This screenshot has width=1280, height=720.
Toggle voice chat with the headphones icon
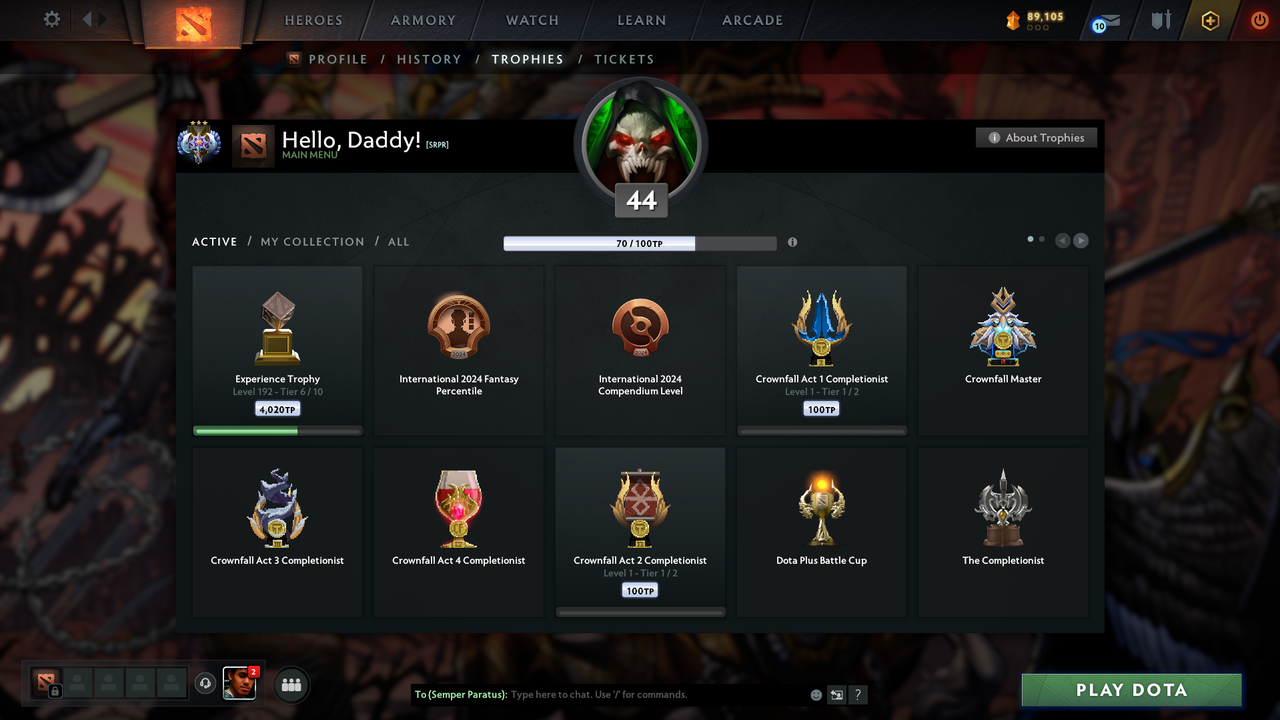point(206,684)
